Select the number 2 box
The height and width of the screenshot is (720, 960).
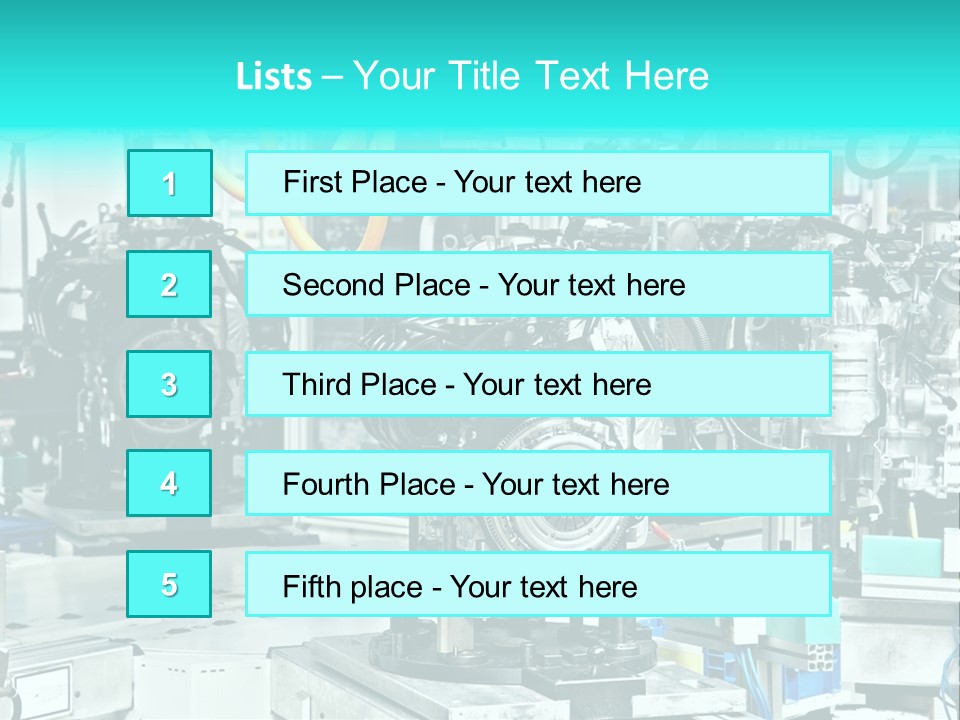pos(169,284)
